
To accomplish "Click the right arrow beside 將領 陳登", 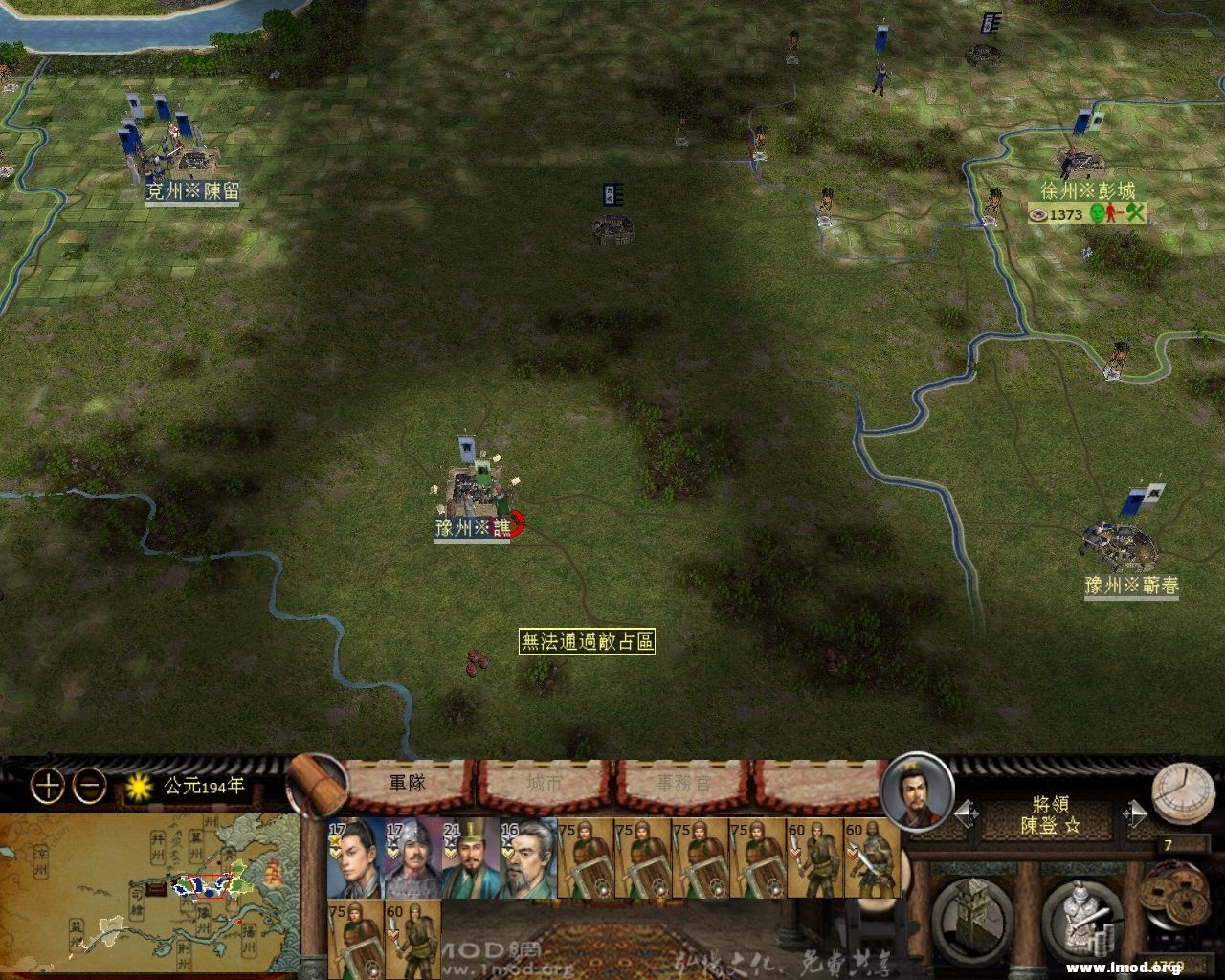I will pyautogui.click(x=1135, y=813).
